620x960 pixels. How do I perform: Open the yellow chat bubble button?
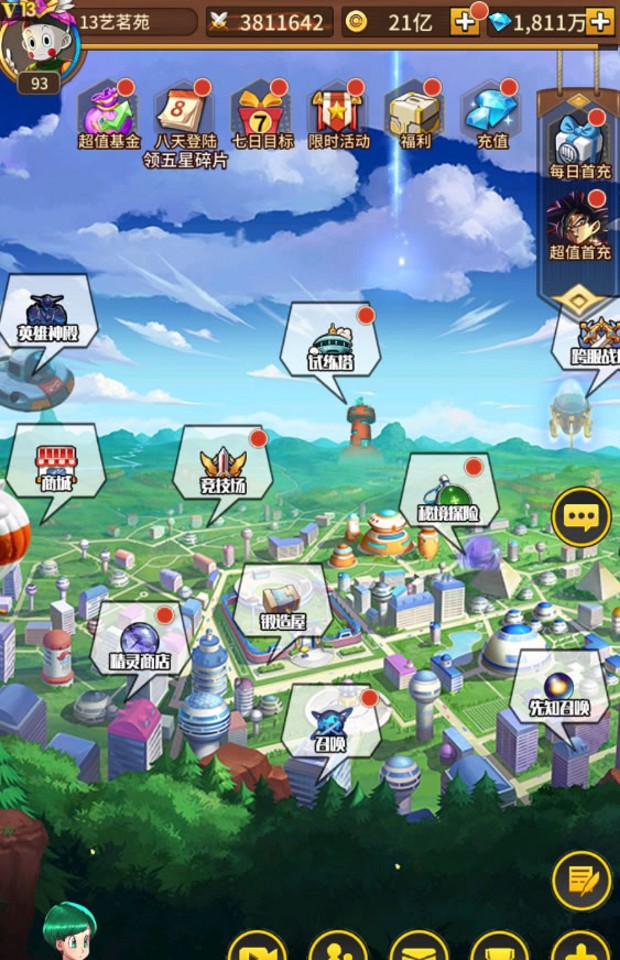581,517
